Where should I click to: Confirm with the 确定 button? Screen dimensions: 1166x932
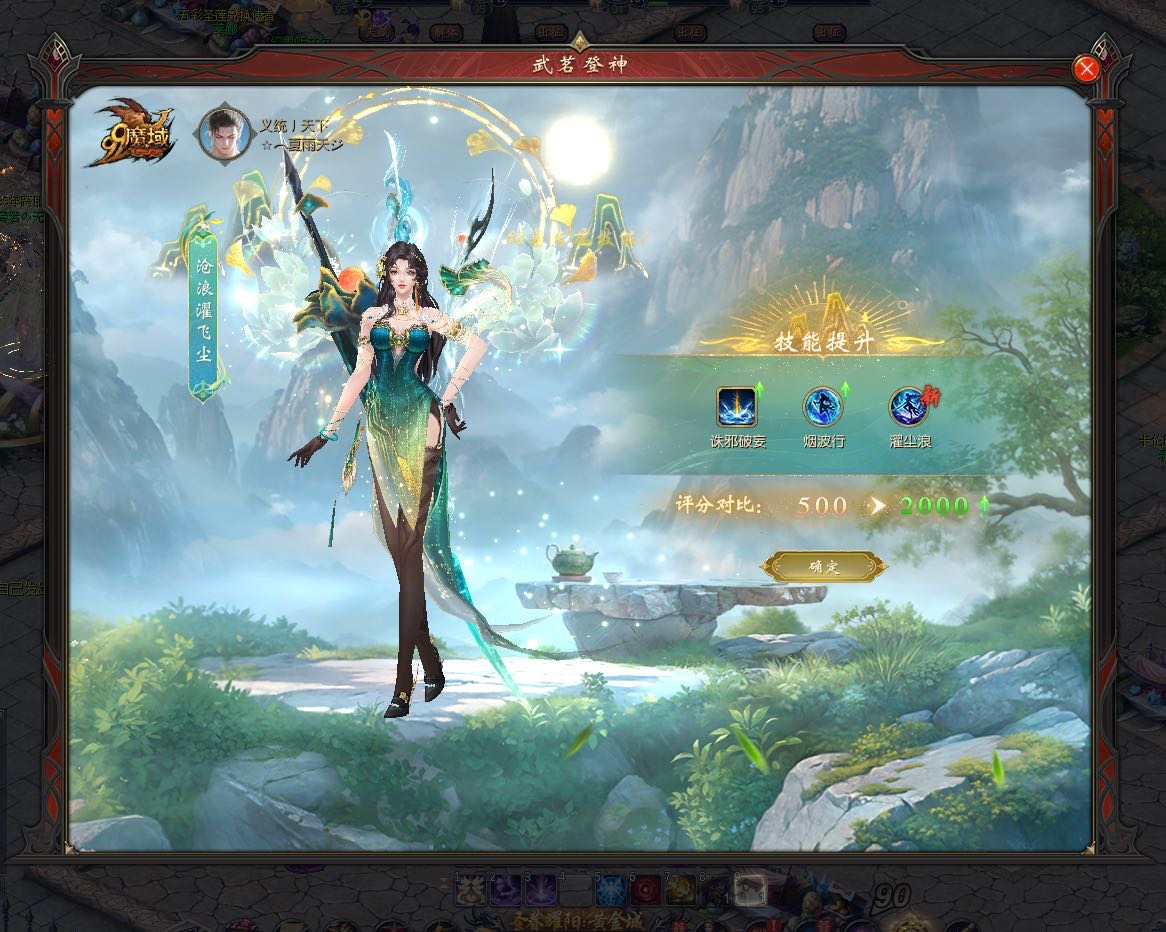click(x=824, y=567)
